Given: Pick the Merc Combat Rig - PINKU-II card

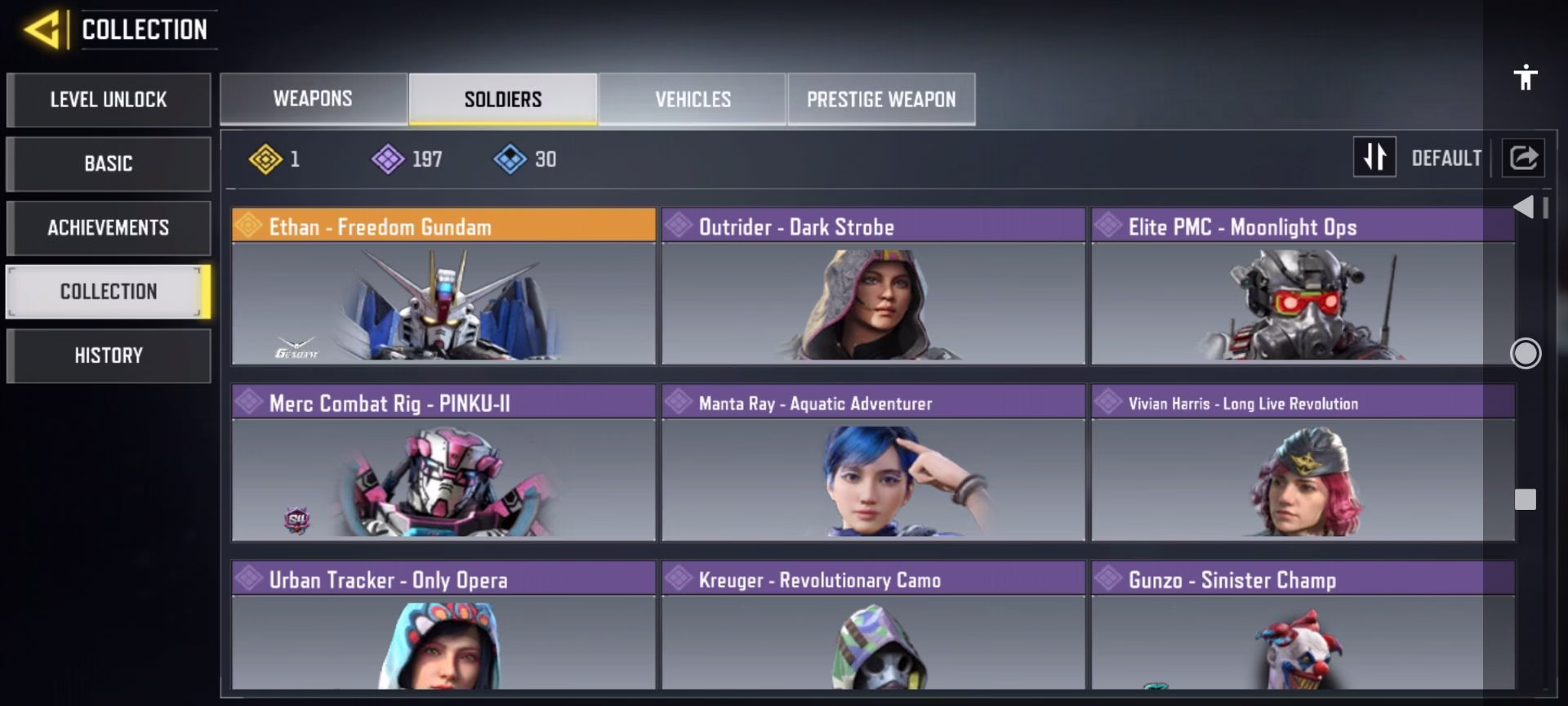Looking at the screenshot, I should coord(443,462).
